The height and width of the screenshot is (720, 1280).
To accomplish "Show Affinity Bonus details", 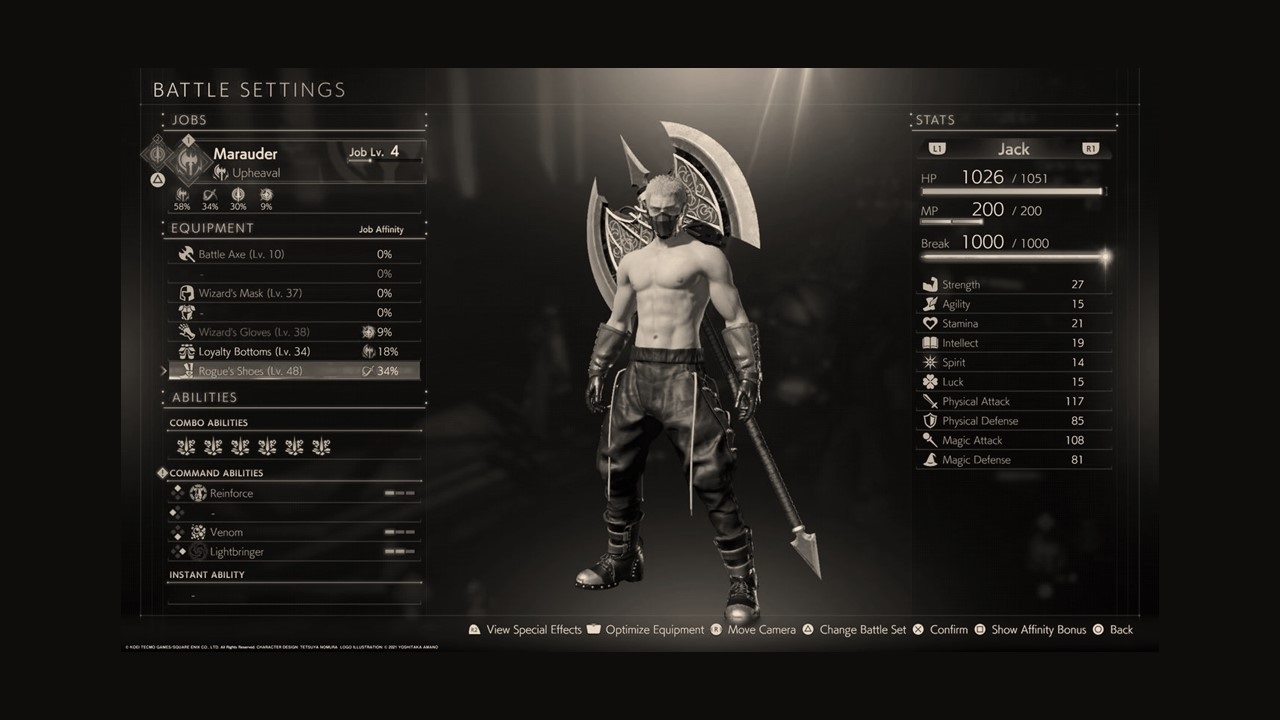I will point(1038,630).
